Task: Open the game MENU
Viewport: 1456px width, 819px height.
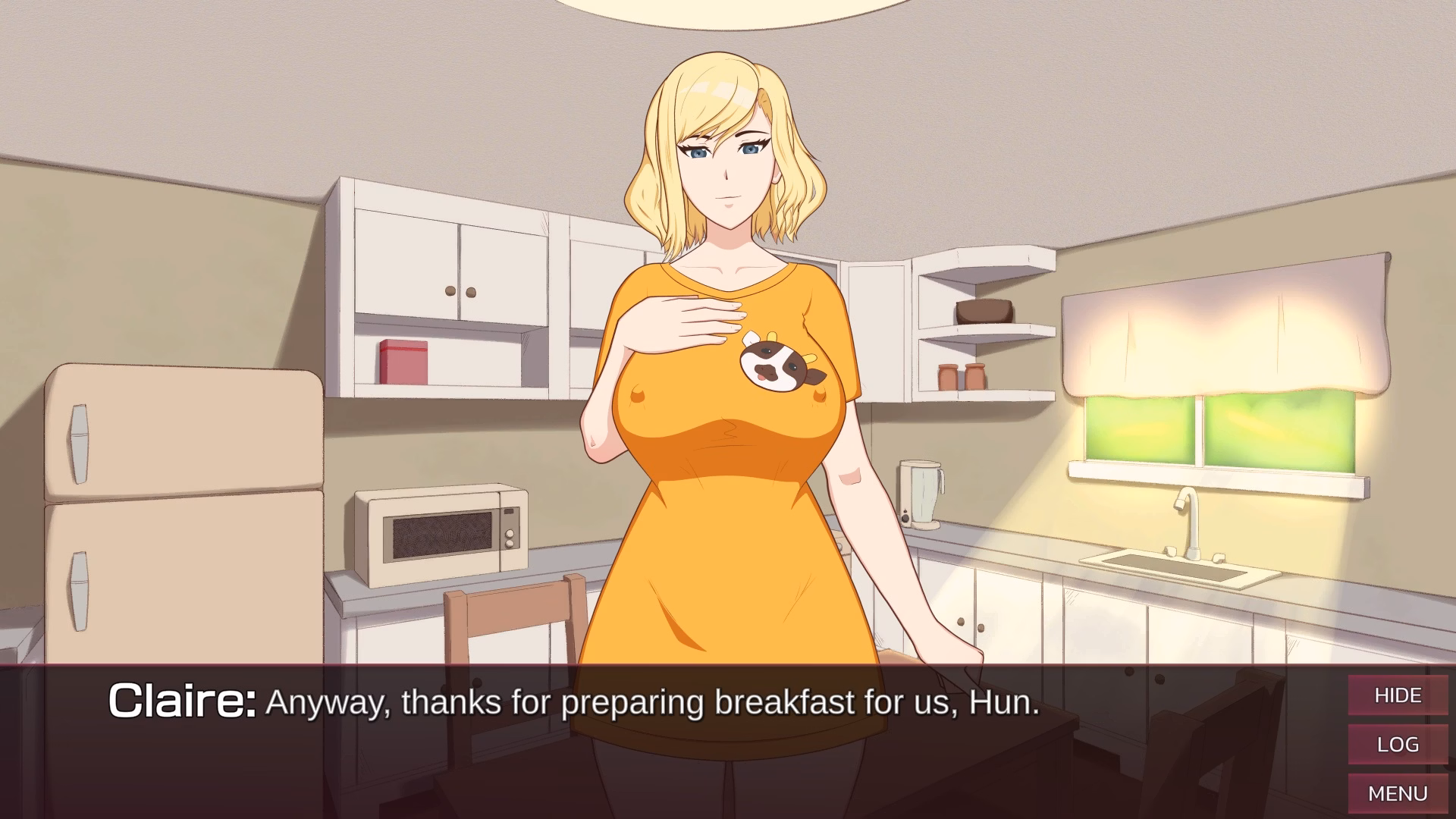Action: [1398, 793]
